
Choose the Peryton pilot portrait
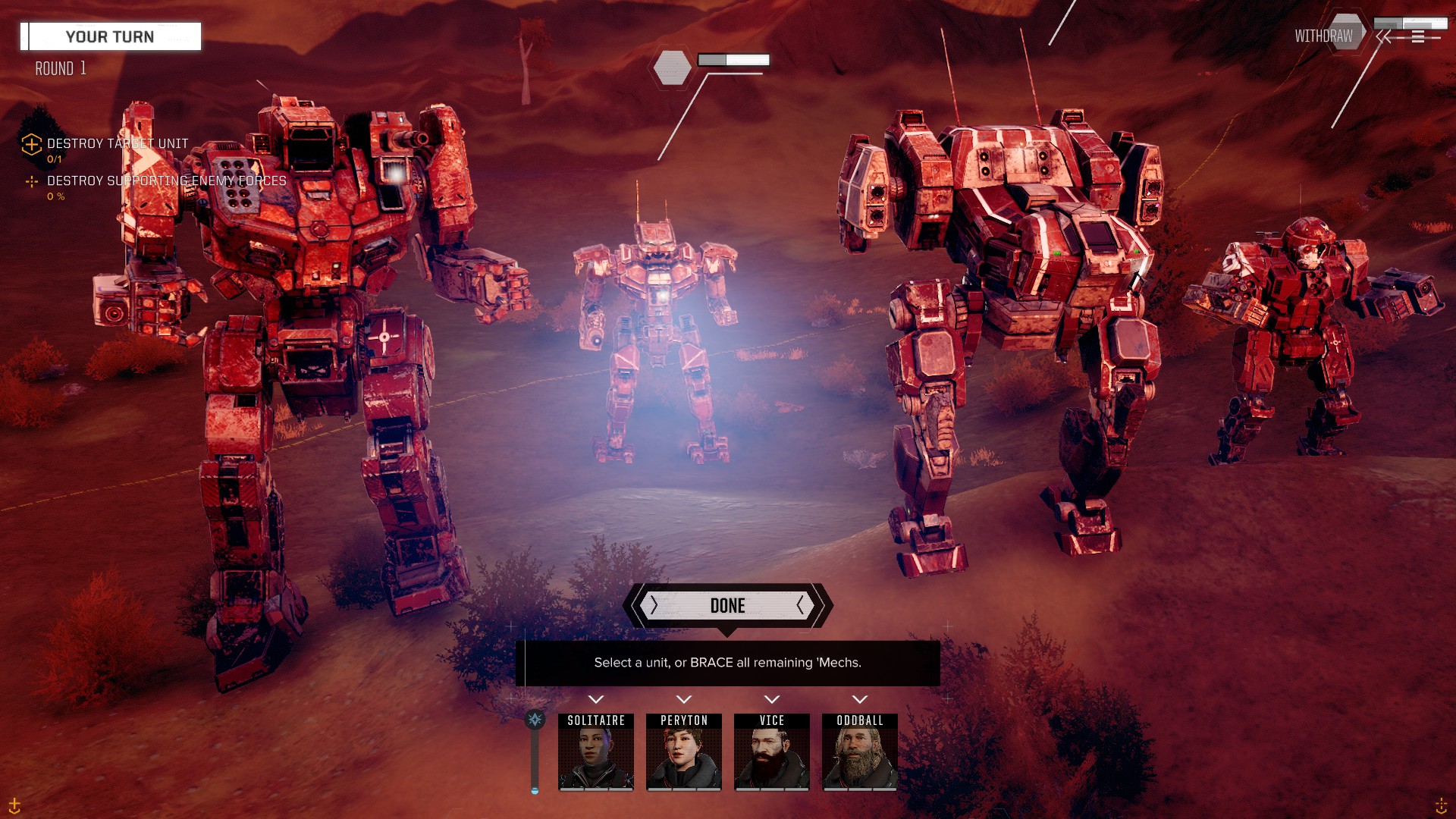[683, 752]
